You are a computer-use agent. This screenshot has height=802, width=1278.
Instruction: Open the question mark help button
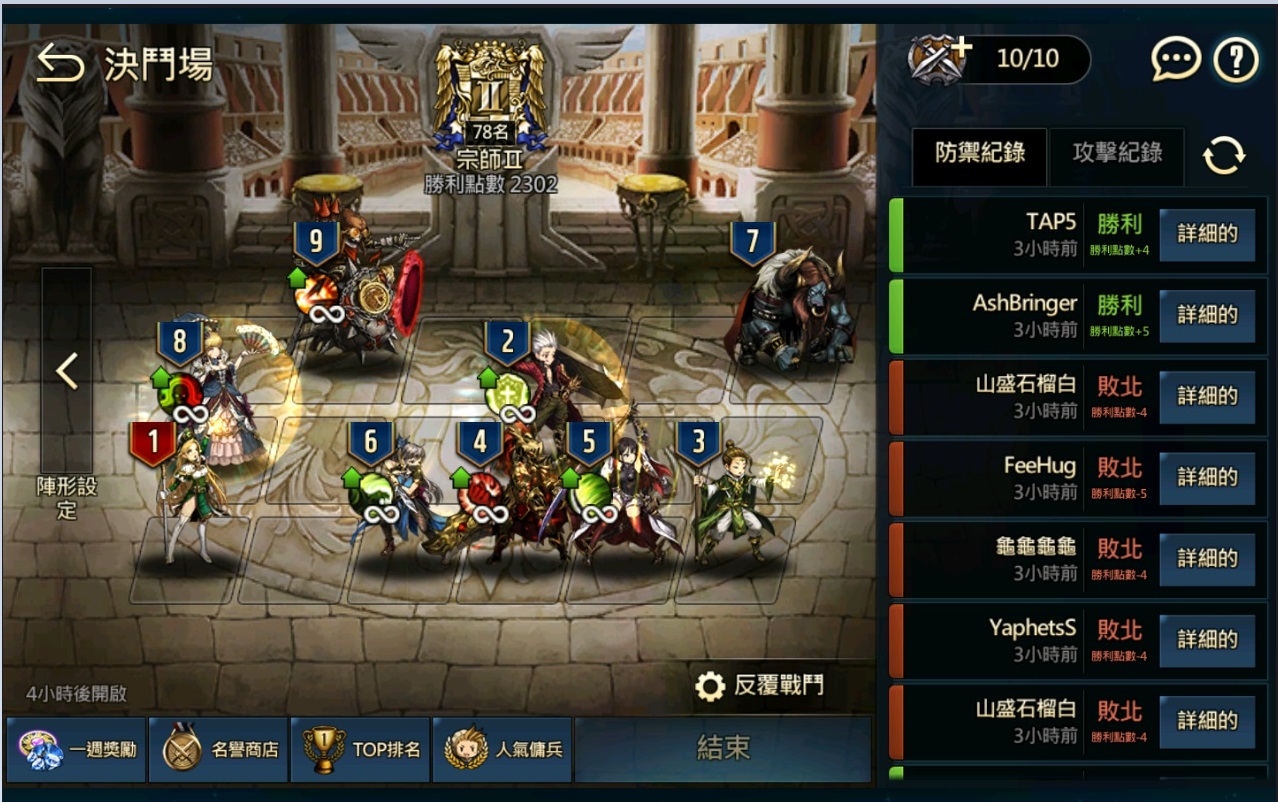pyautogui.click(x=1236, y=61)
